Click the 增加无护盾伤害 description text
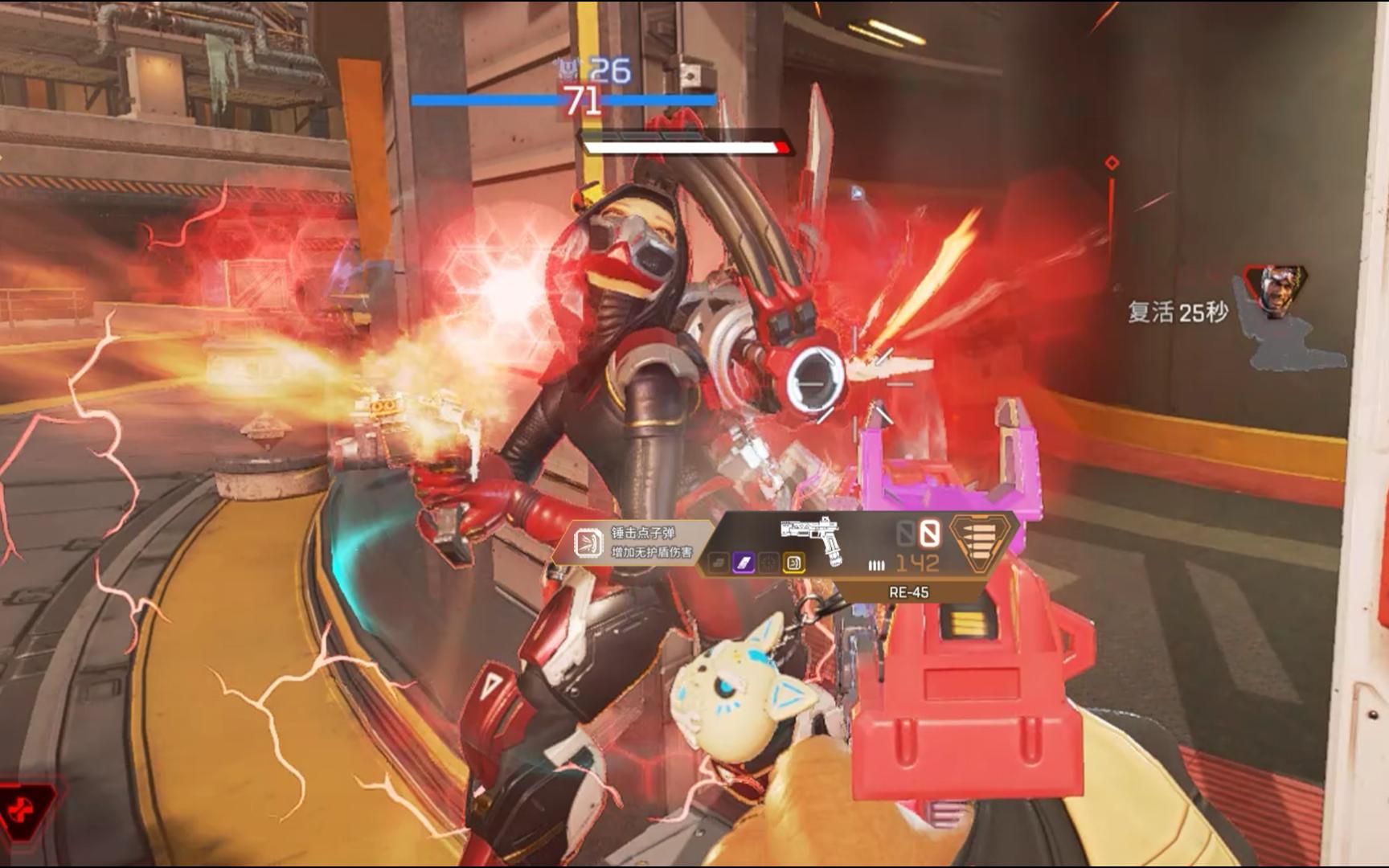The width and height of the screenshot is (1389, 868). (x=652, y=551)
